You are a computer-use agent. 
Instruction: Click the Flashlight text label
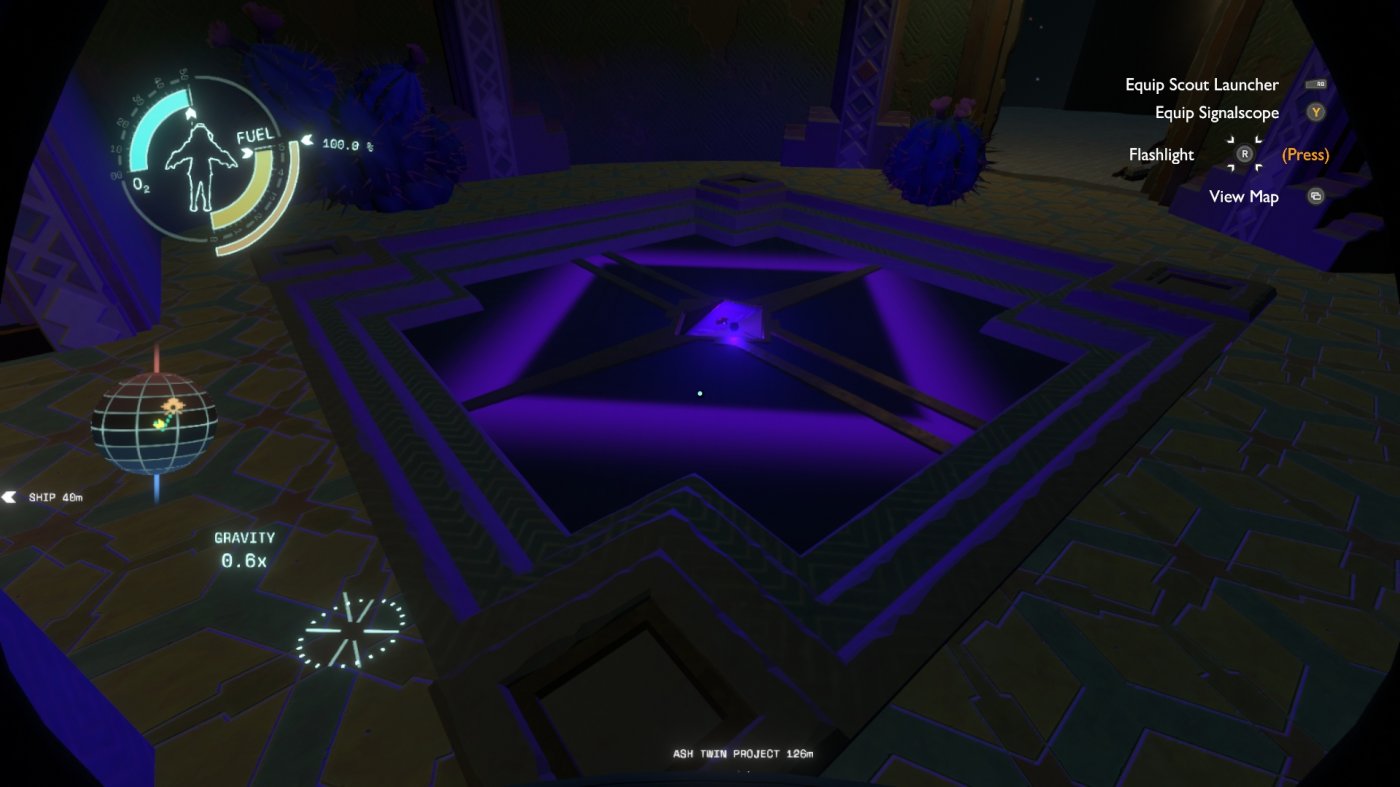(x=1161, y=154)
